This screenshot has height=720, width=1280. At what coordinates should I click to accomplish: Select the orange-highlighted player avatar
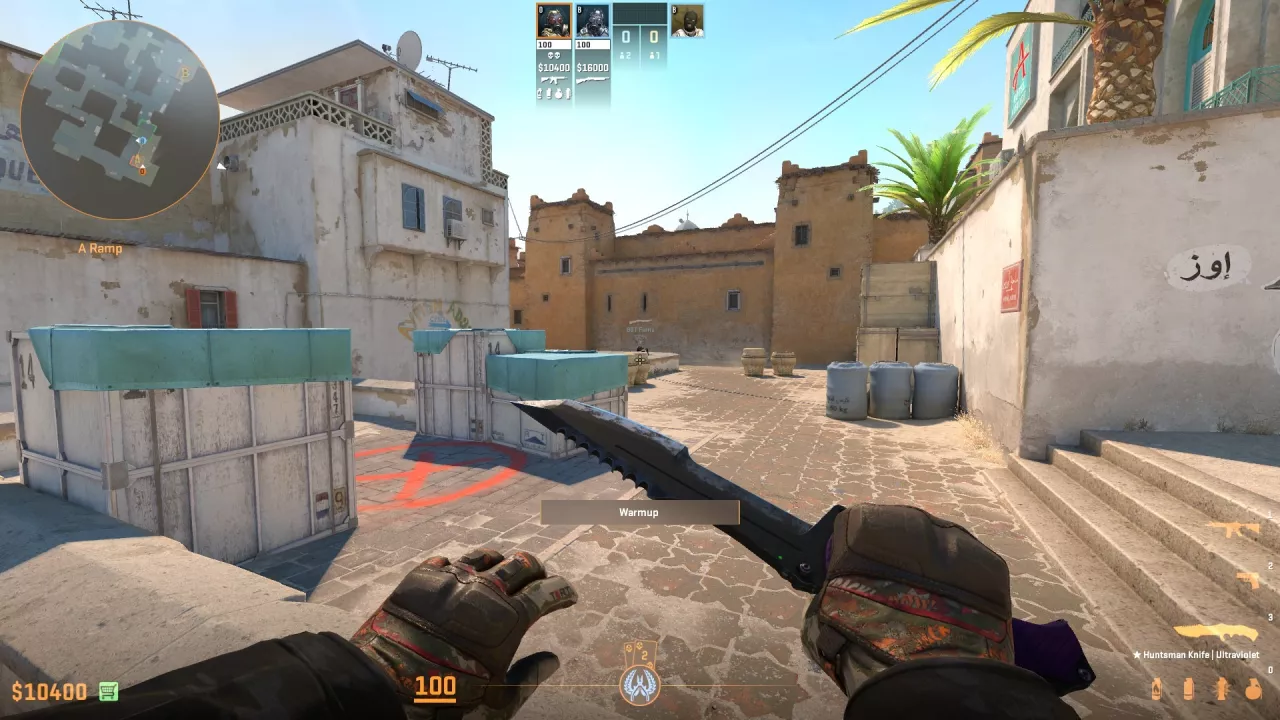(x=554, y=20)
